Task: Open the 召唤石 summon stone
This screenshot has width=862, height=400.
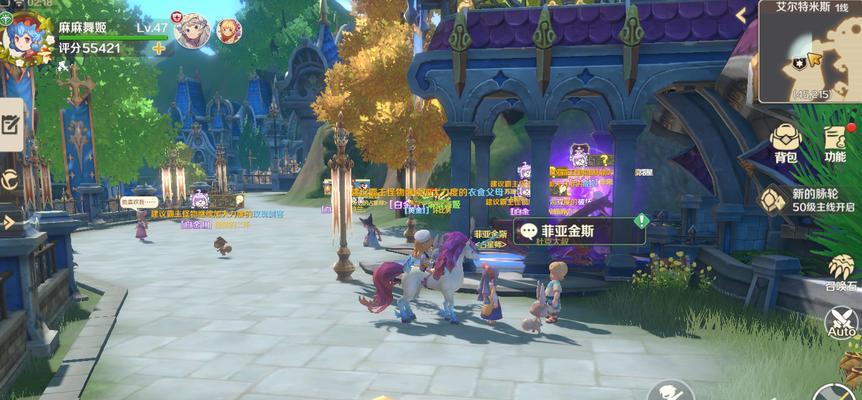Action: (842, 271)
